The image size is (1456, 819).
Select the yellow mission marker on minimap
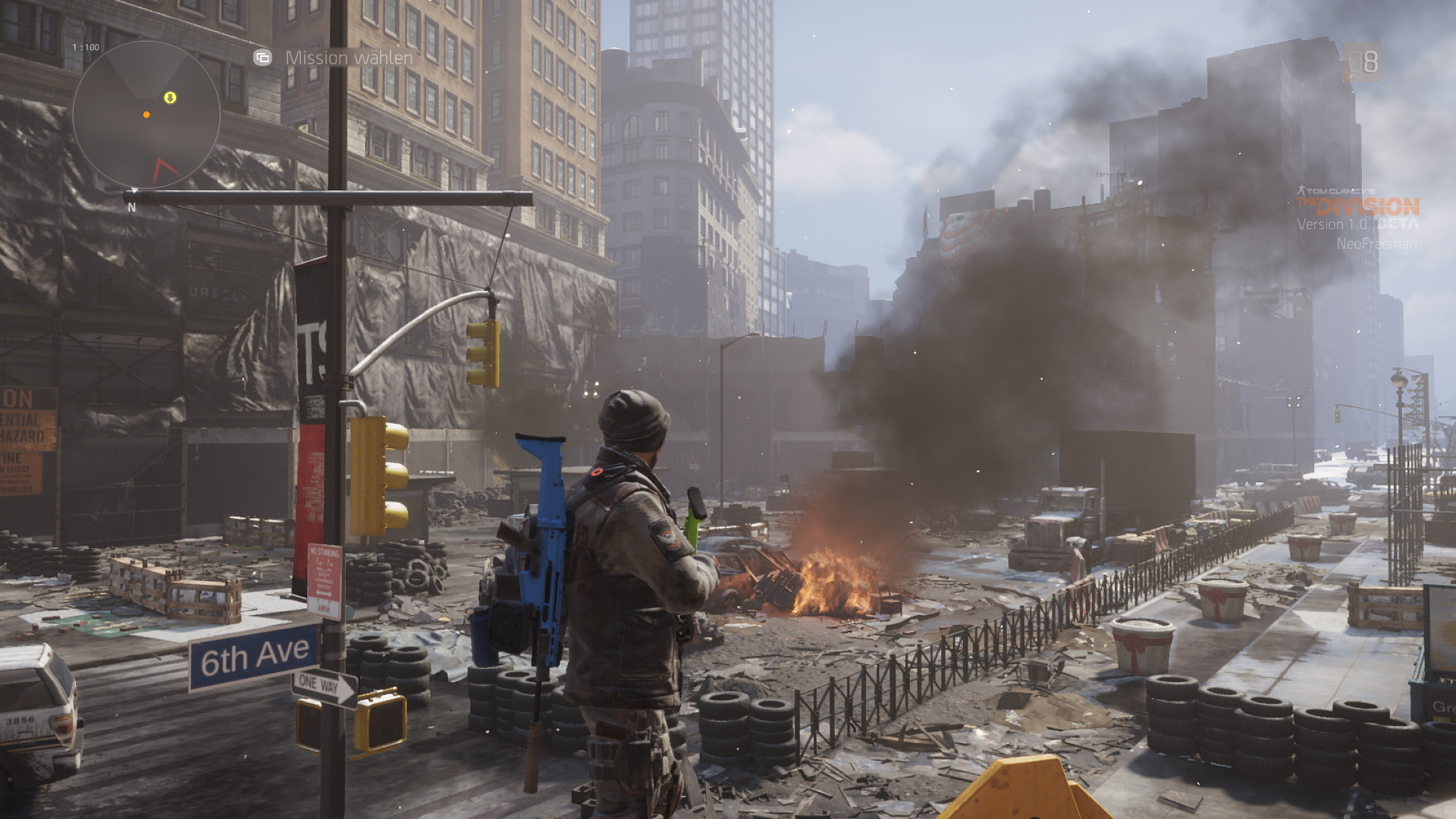[170, 98]
